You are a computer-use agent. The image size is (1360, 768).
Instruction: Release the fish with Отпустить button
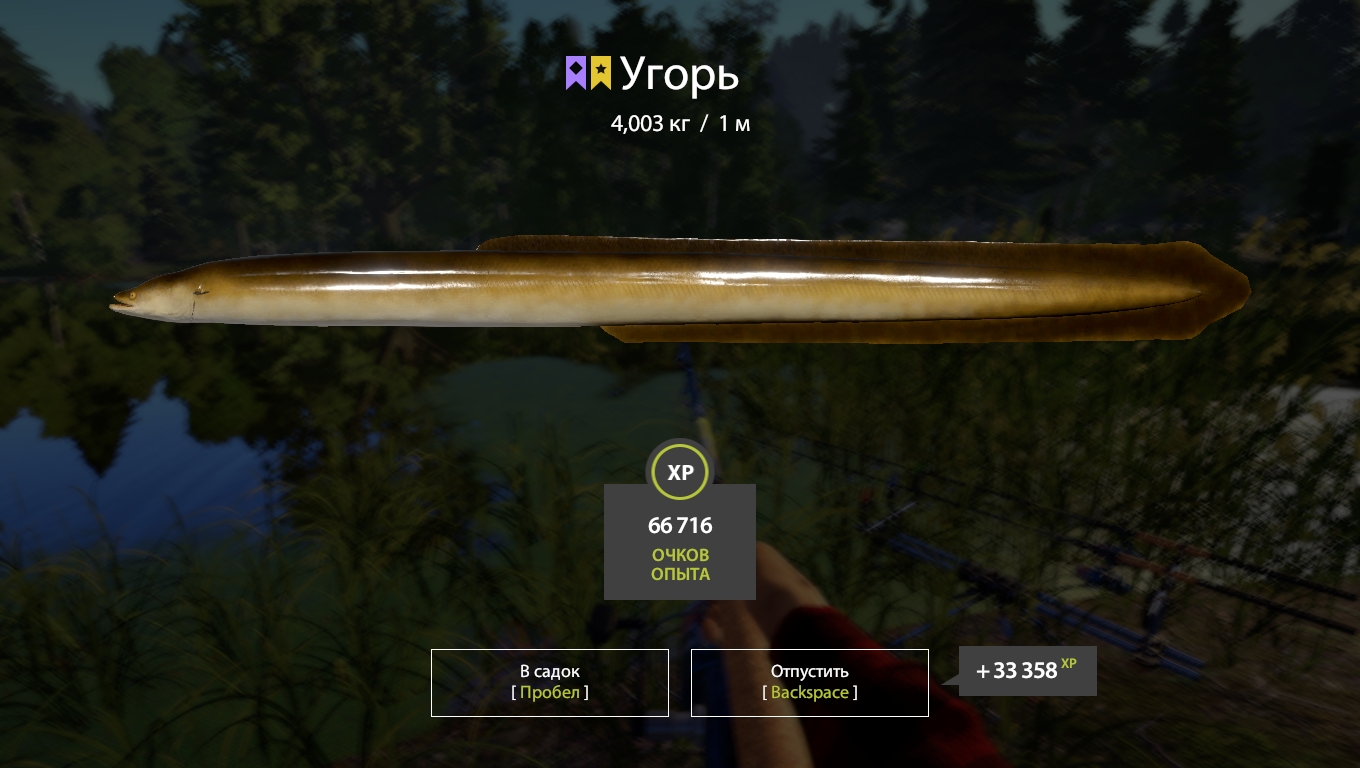click(809, 682)
